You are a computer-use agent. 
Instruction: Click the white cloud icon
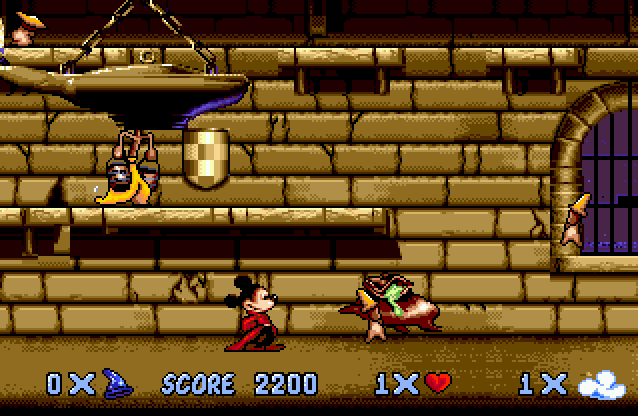click(x=601, y=383)
